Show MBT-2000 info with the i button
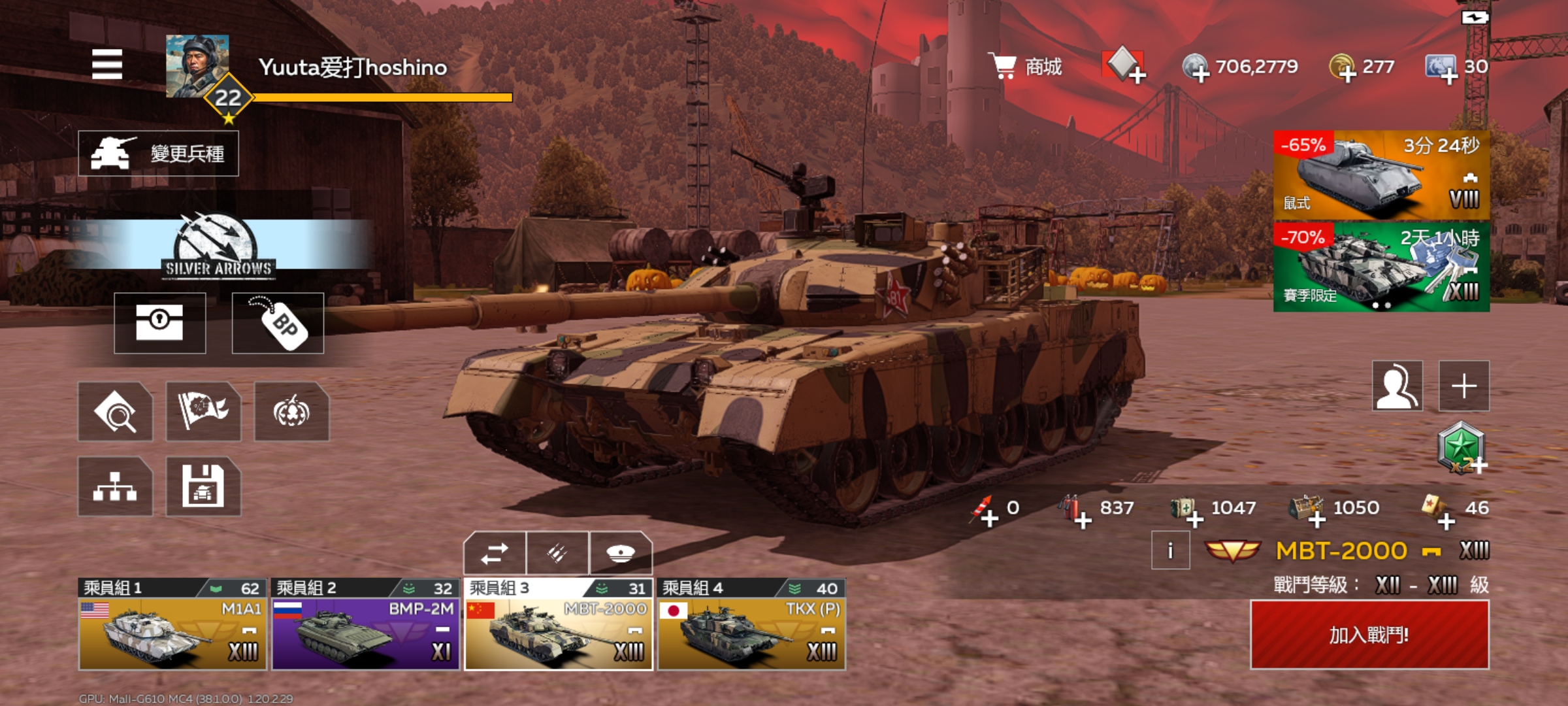 (x=1170, y=550)
